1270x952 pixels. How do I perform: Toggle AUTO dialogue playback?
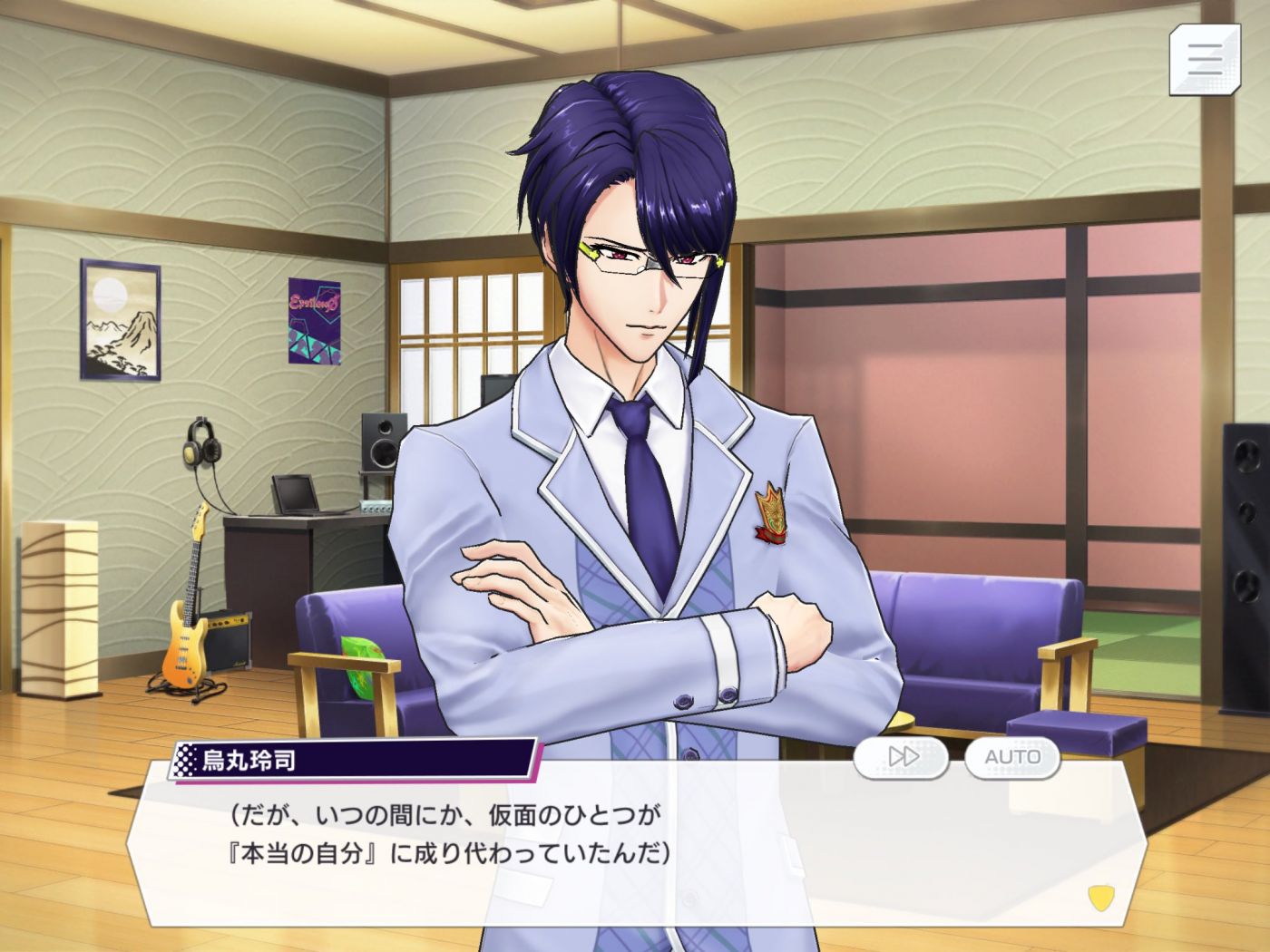pos(1012,757)
